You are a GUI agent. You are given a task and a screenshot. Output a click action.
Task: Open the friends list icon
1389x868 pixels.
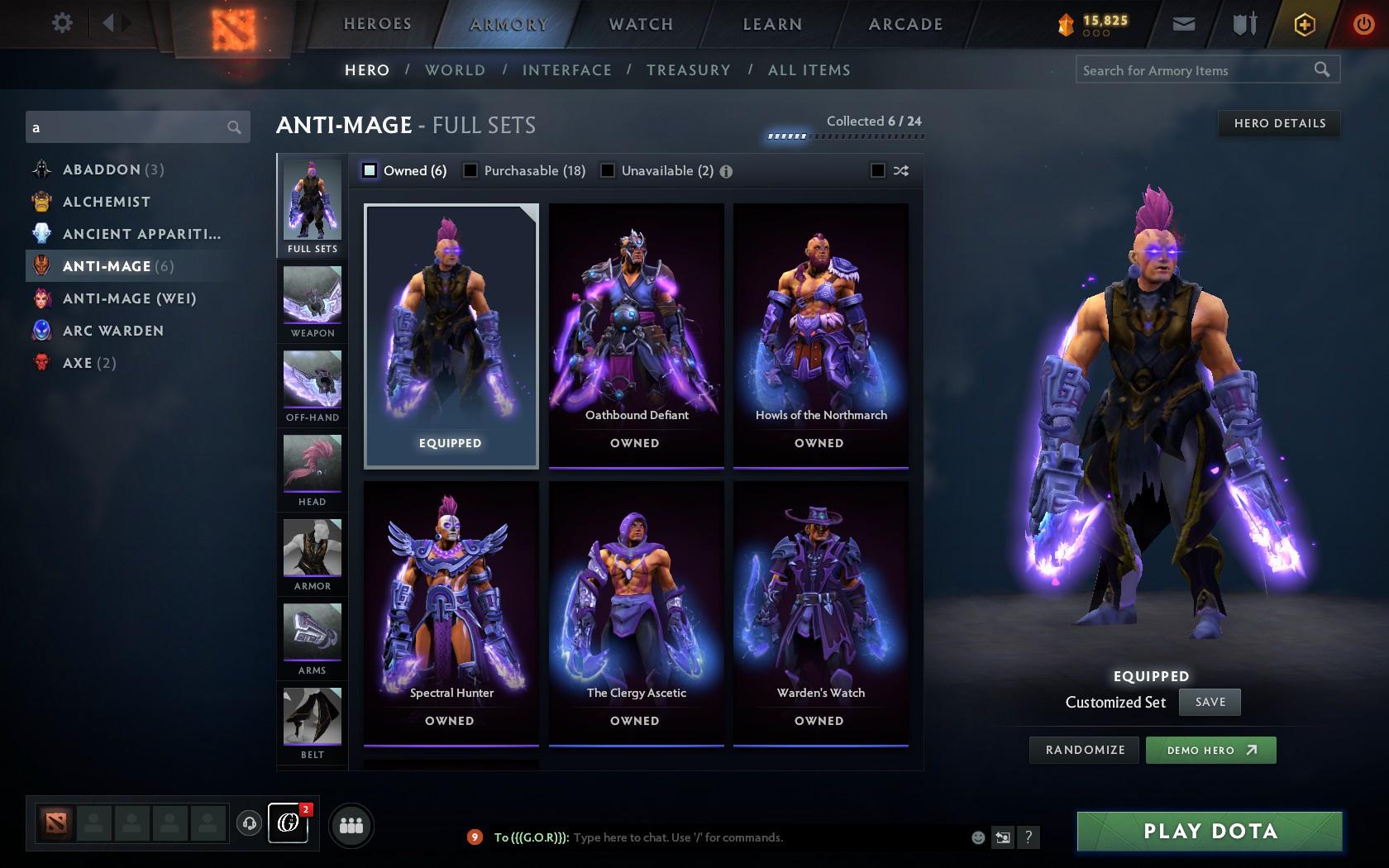coord(351,824)
